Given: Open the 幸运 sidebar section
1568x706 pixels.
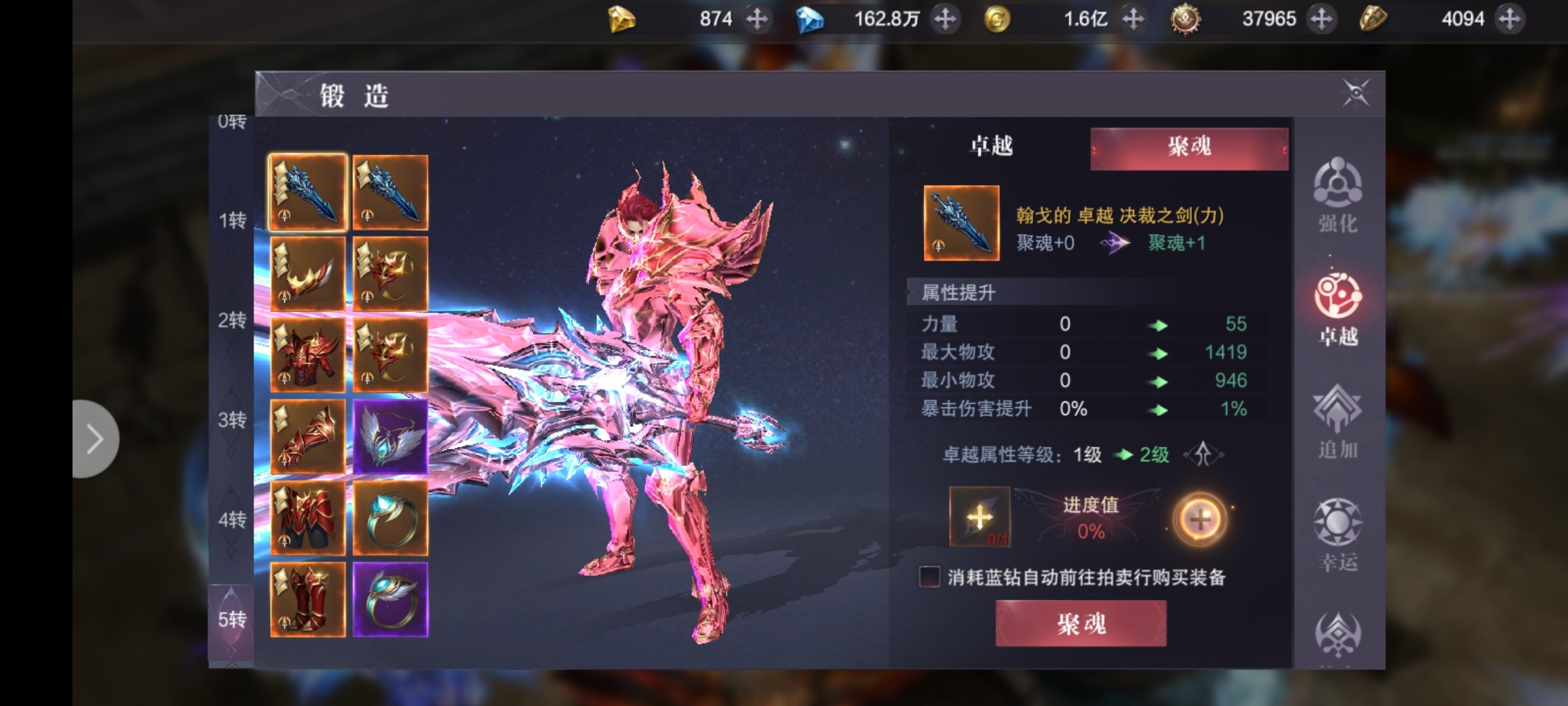Looking at the screenshot, I should tap(1337, 534).
